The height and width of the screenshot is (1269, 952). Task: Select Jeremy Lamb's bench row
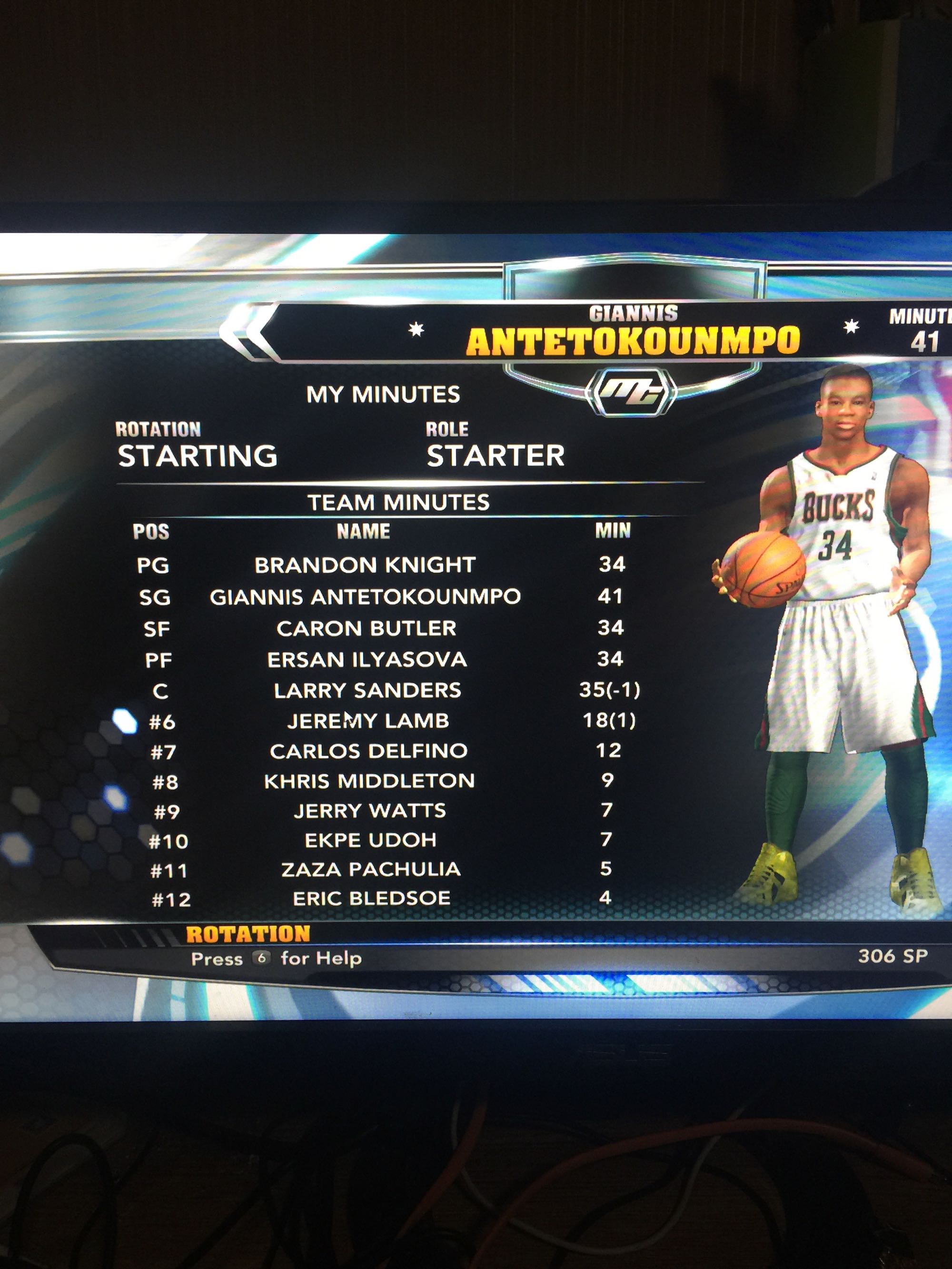[368, 721]
